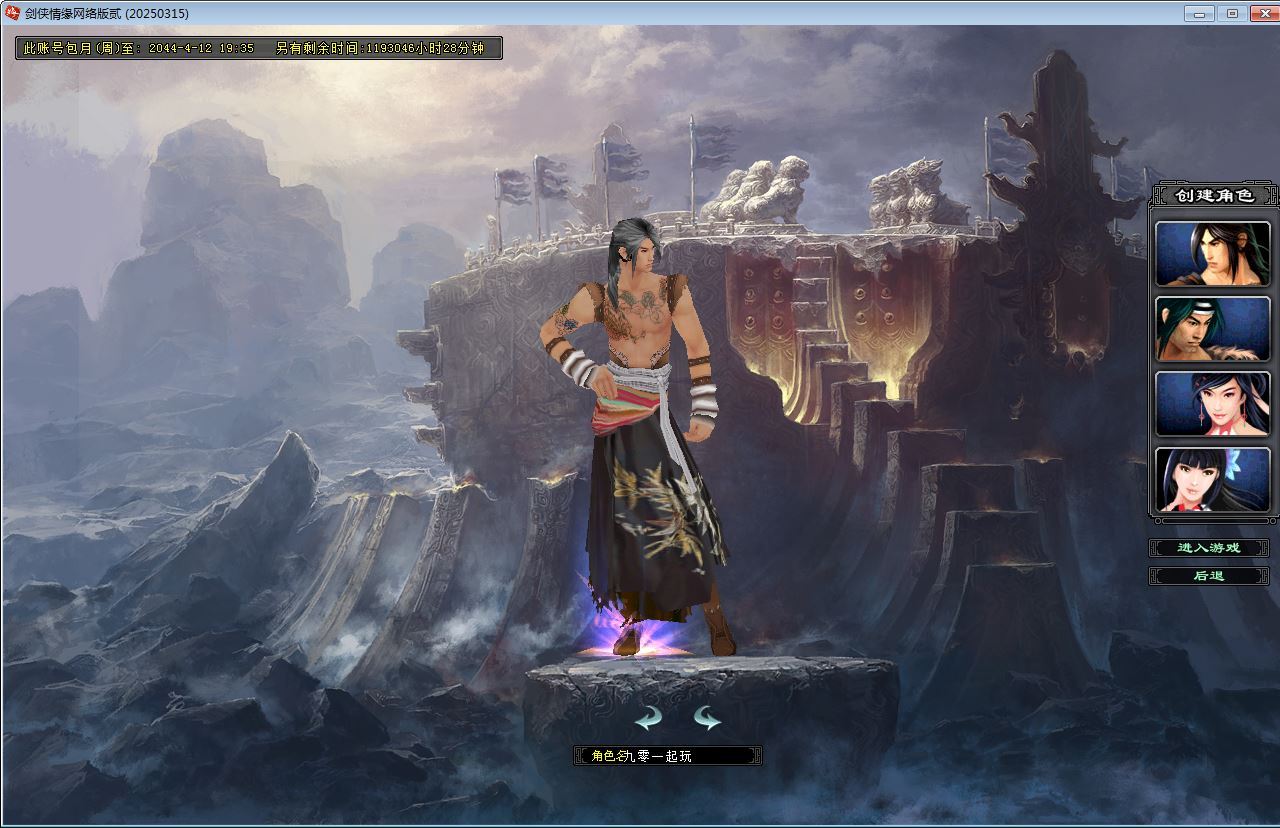
Task: Click the character name box
Action: pos(667,756)
